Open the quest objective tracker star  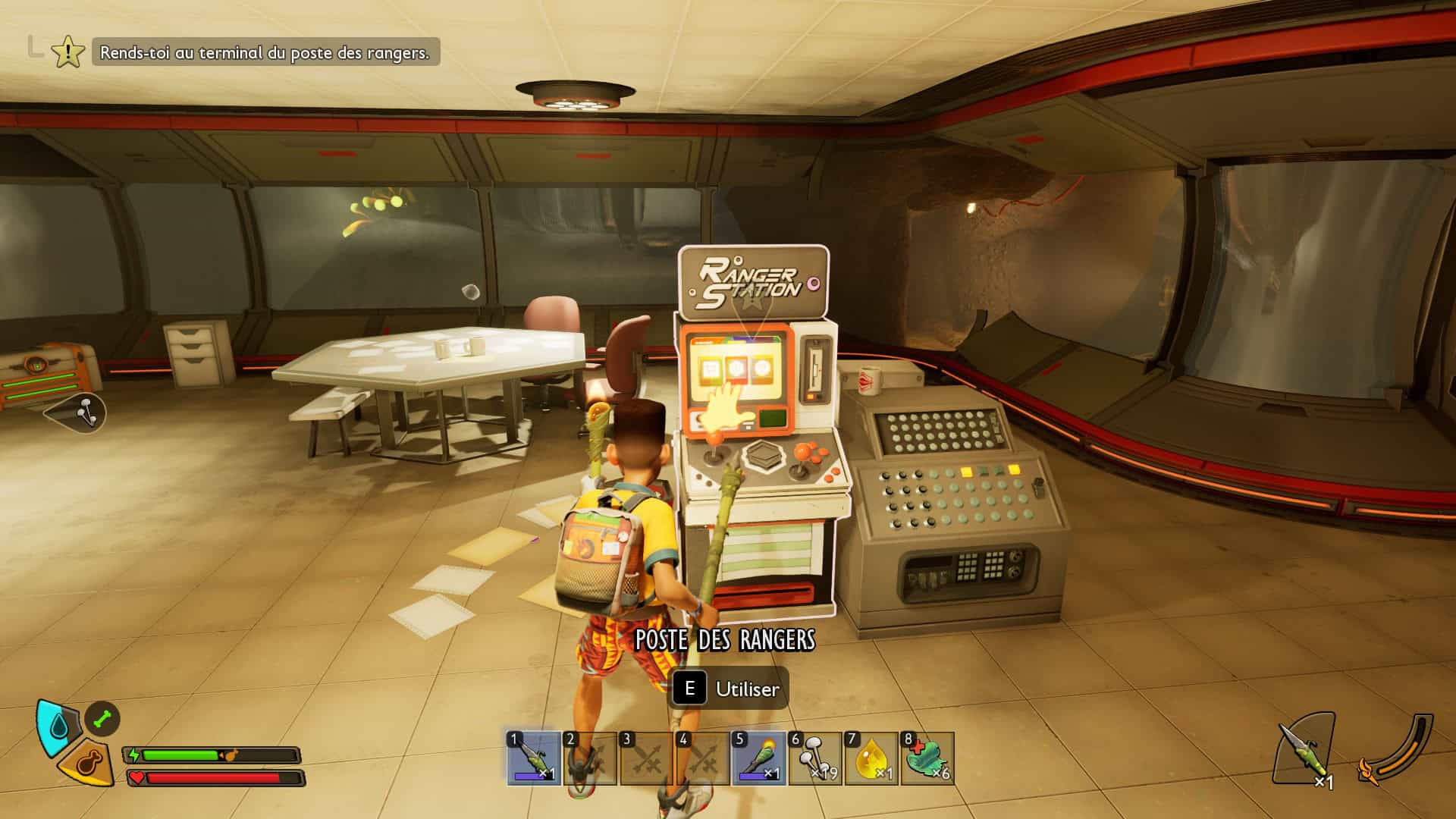(68, 52)
